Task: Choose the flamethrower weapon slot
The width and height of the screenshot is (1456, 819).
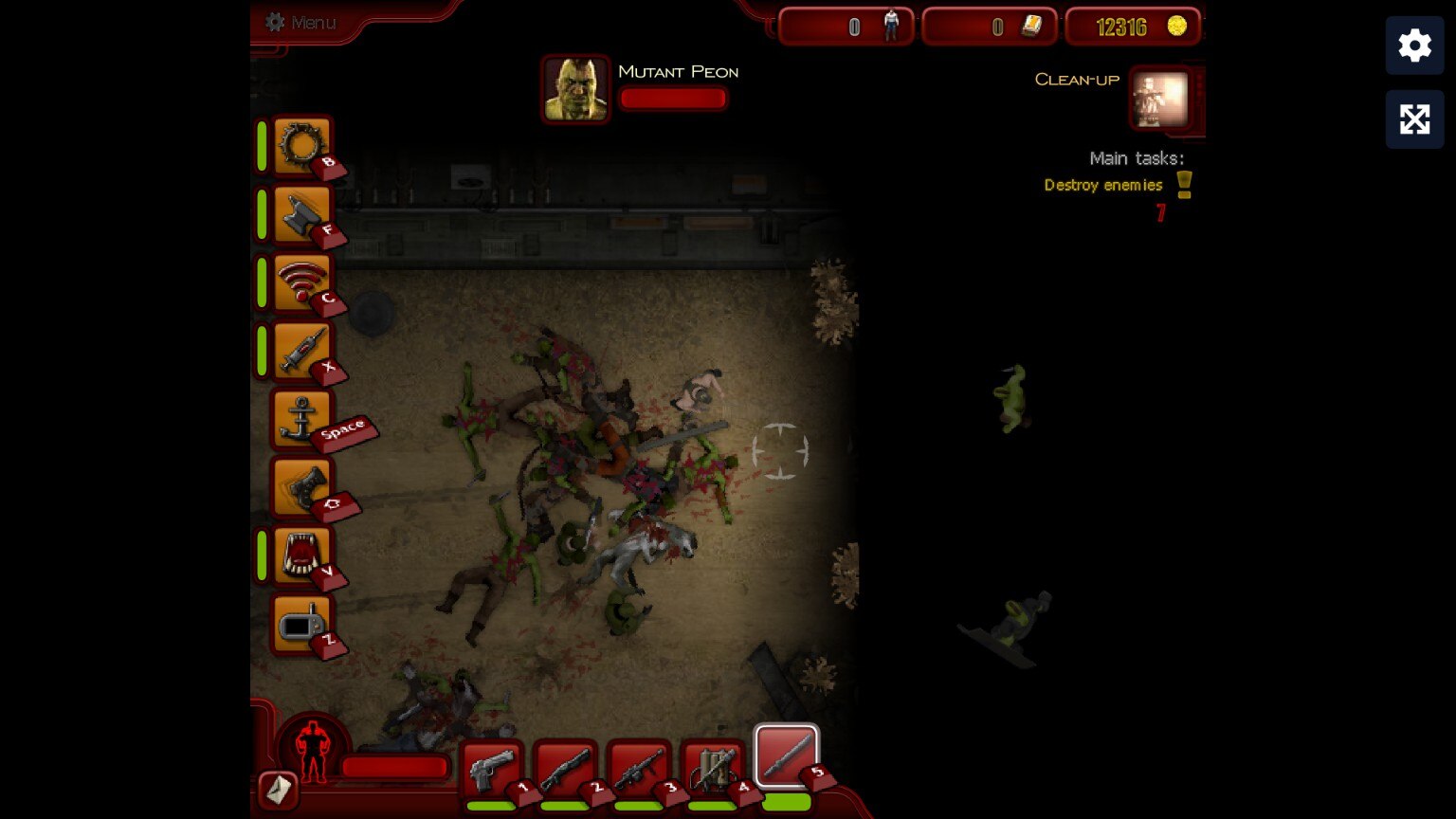Action: coord(713,769)
